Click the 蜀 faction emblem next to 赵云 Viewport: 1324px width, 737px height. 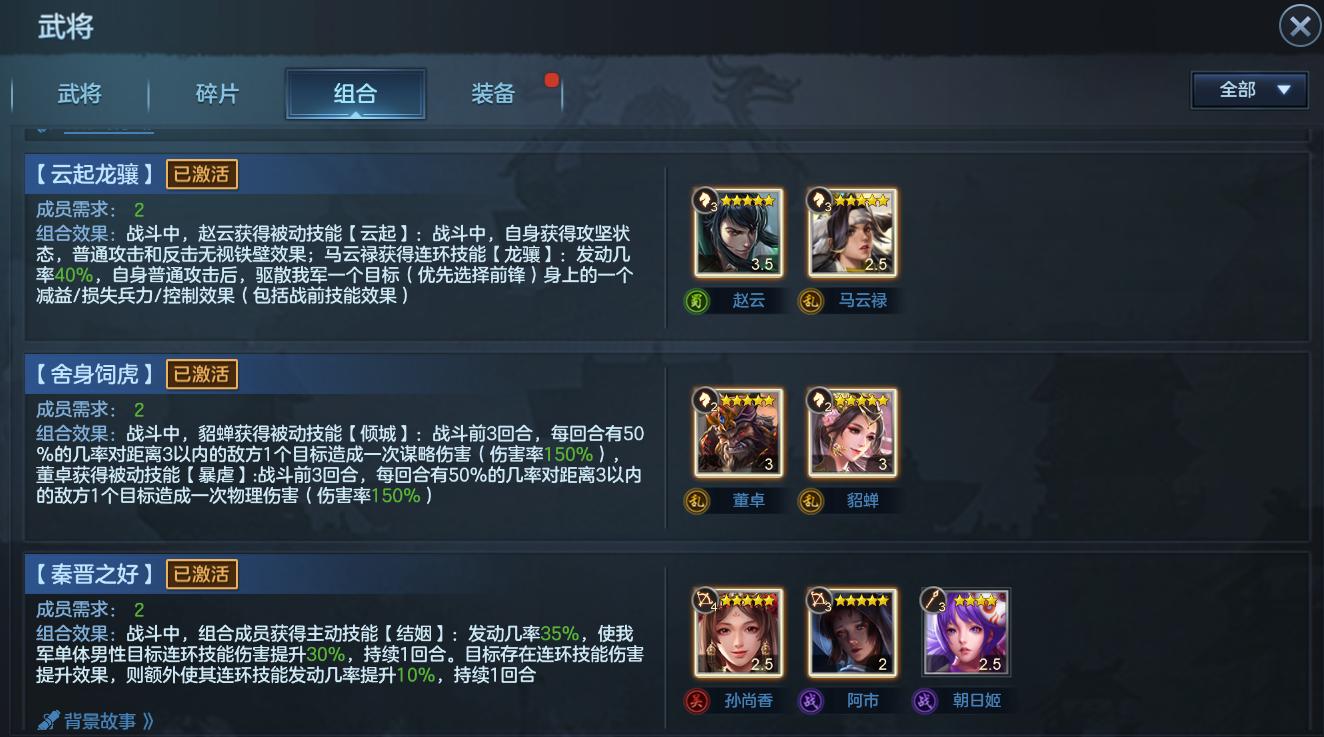pos(697,300)
